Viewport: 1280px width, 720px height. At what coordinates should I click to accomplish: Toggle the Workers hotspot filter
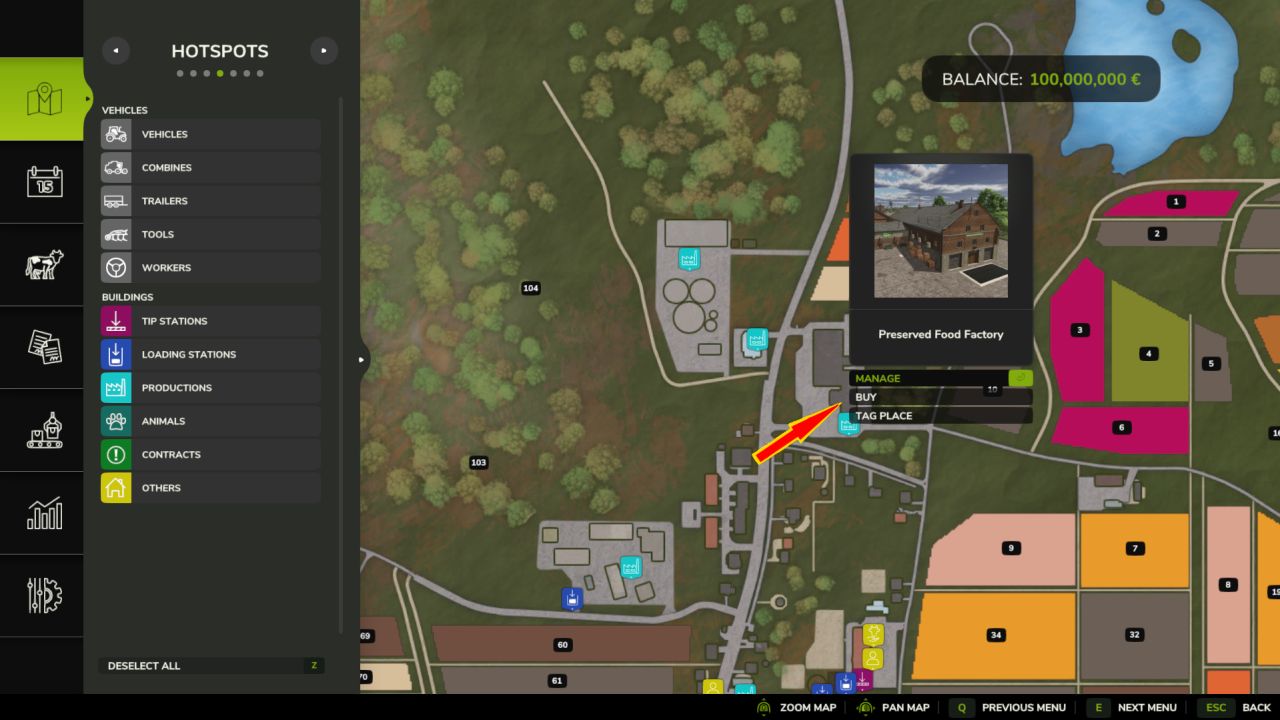pyautogui.click(x=210, y=268)
